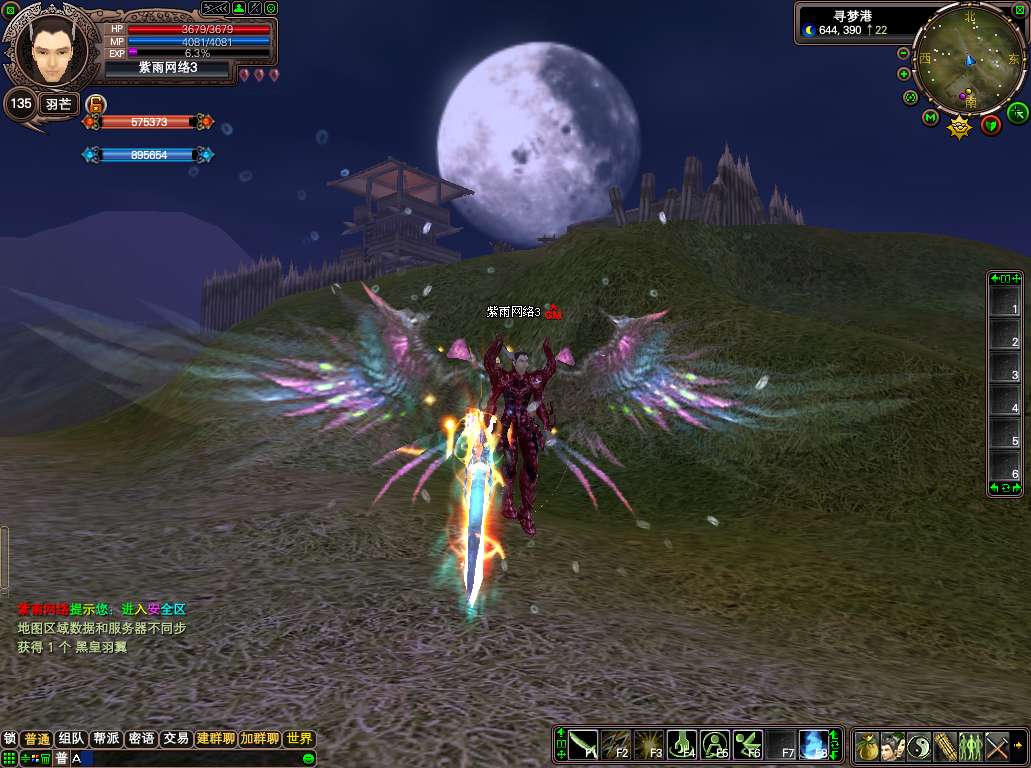Image resolution: width=1031 pixels, height=768 pixels.
Task: Open the map with the green M button
Action: click(x=931, y=118)
